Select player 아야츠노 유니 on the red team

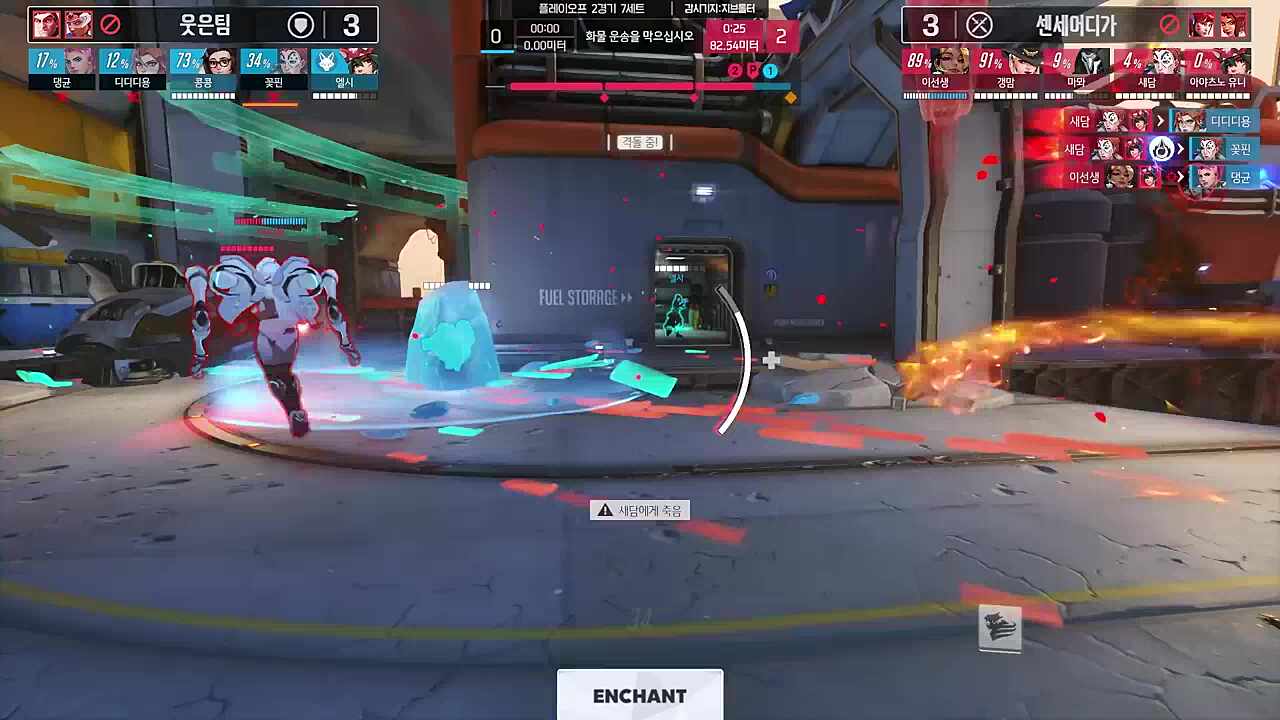(1217, 68)
